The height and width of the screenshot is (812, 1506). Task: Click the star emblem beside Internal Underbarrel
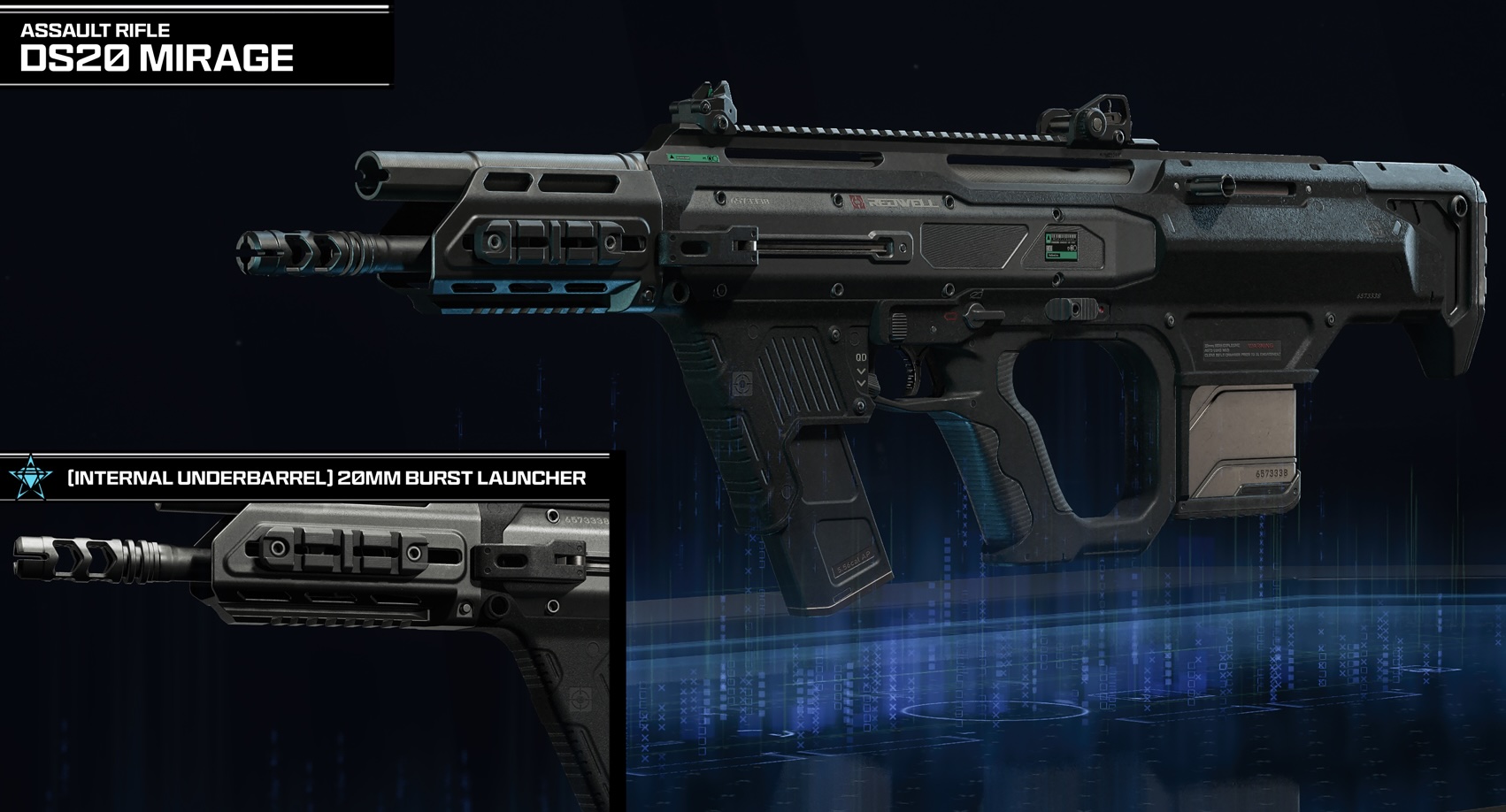click(x=31, y=478)
